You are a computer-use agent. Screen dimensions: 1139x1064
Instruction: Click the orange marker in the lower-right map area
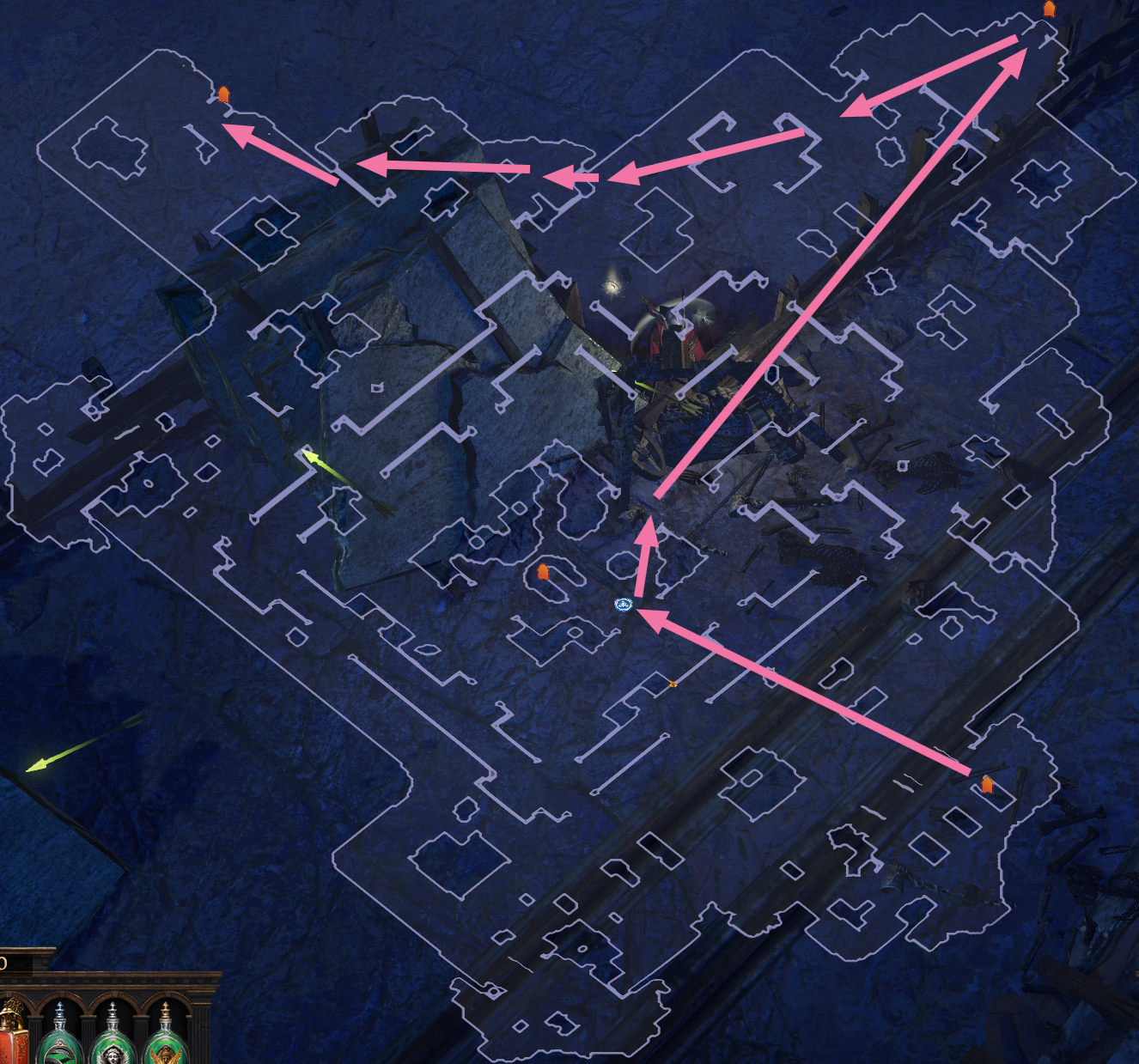(988, 782)
